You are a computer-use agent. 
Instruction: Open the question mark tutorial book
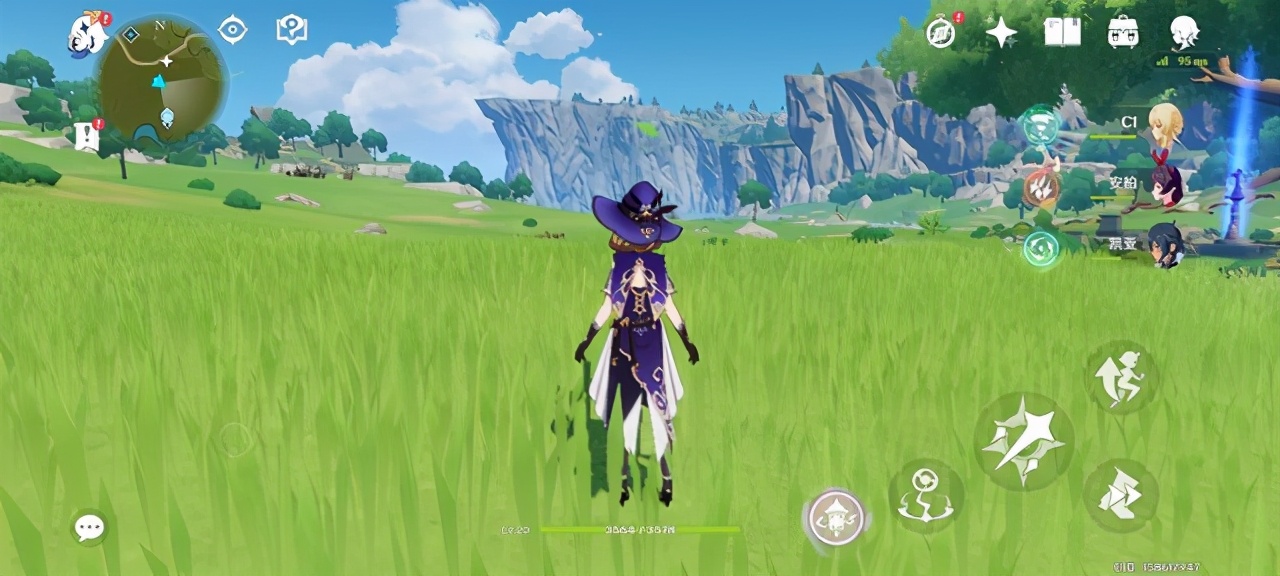291,30
